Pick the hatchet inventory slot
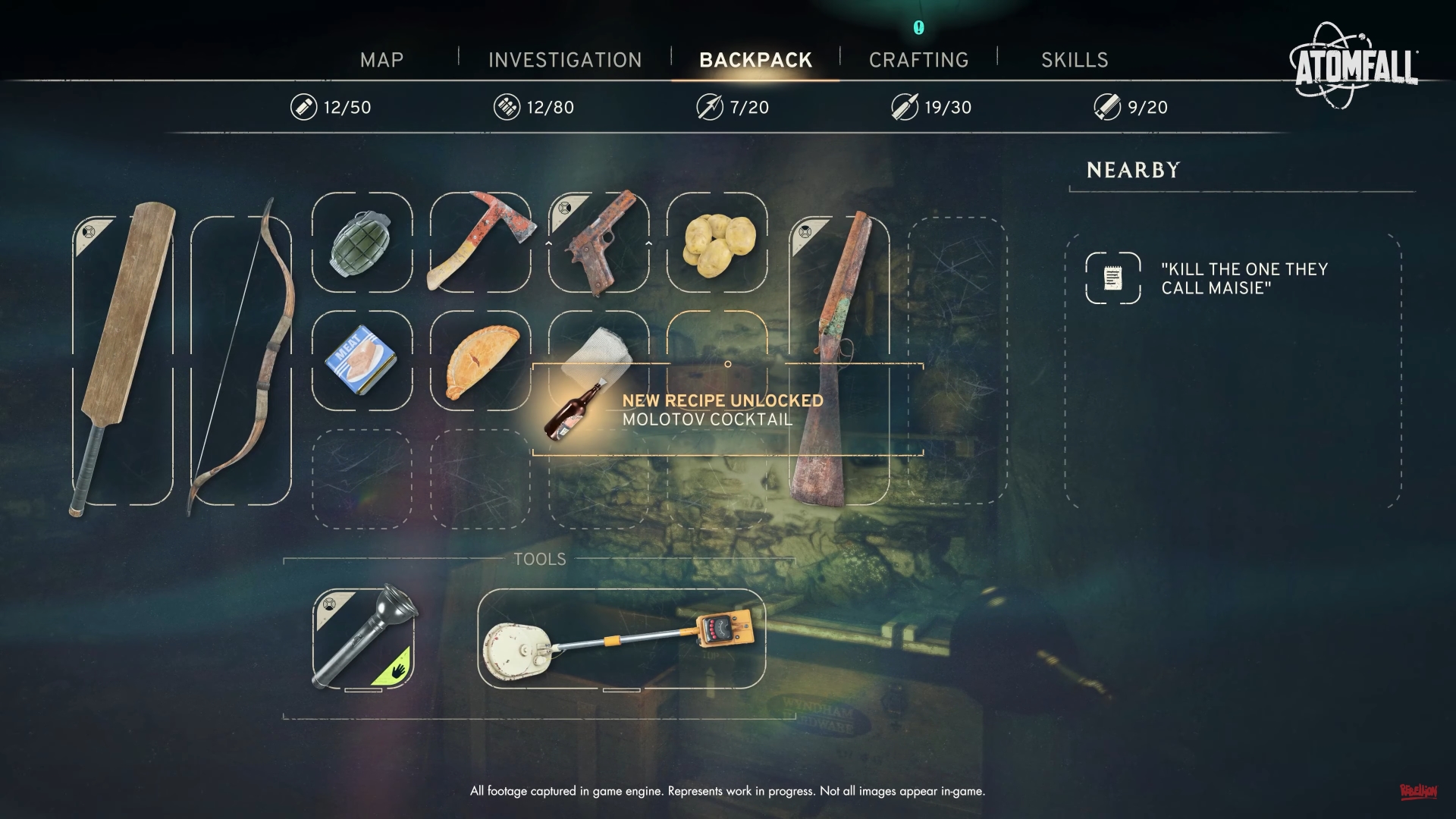This screenshot has width=1456, height=819. tap(480, 242)
